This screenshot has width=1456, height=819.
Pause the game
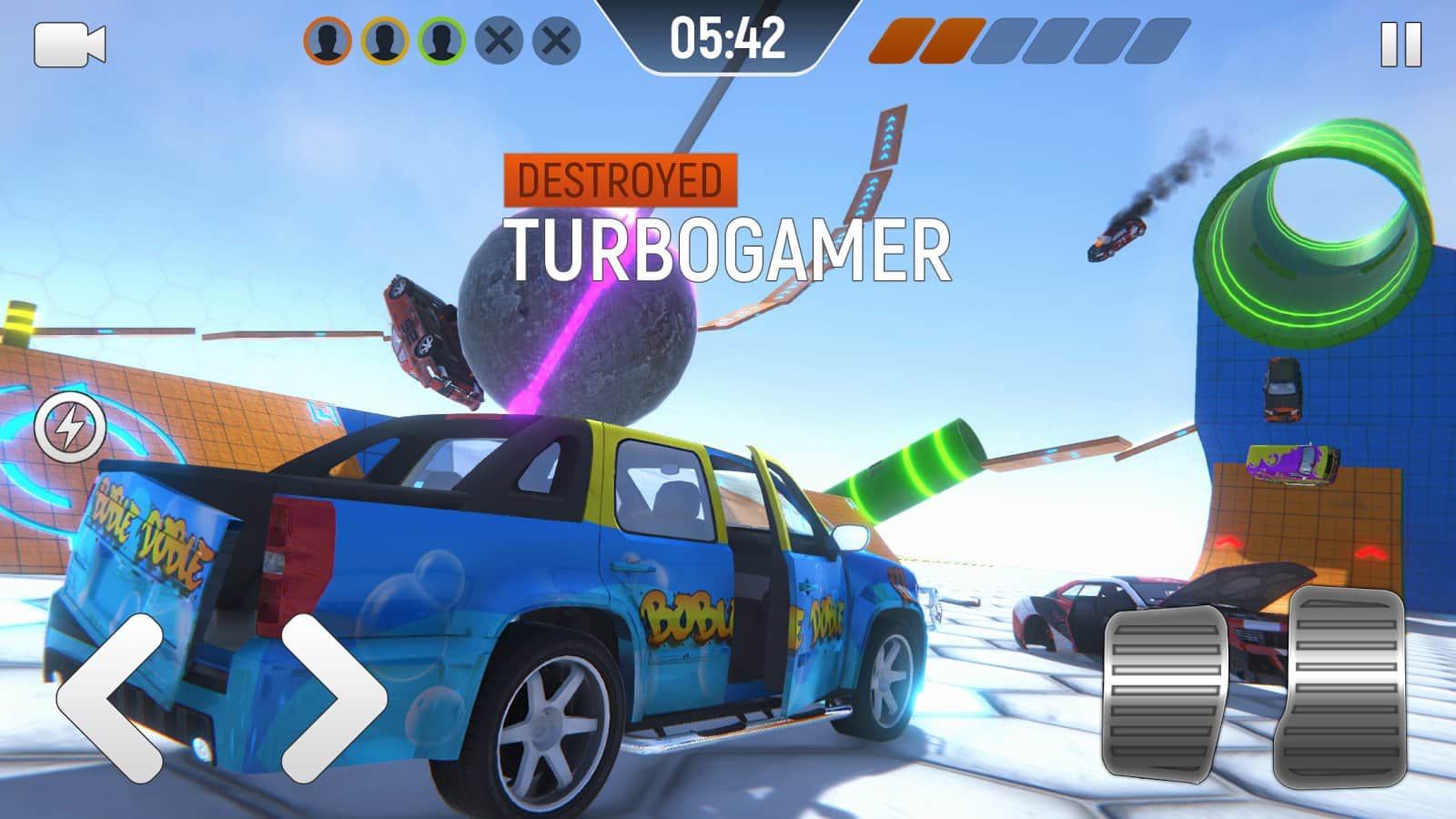tap(1400, 45)
